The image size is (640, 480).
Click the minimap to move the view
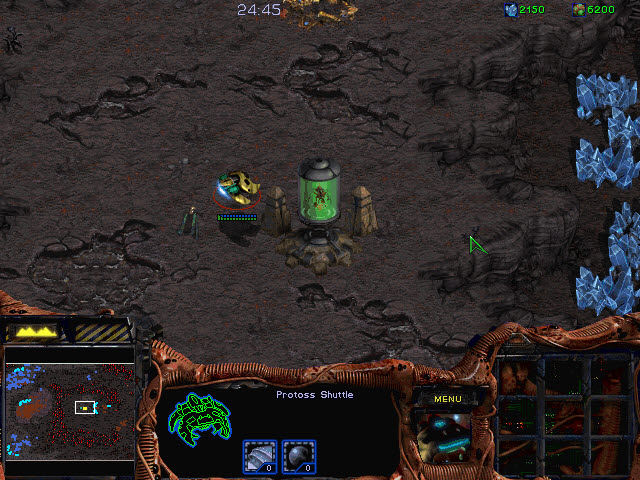click(x=70, y=410)
